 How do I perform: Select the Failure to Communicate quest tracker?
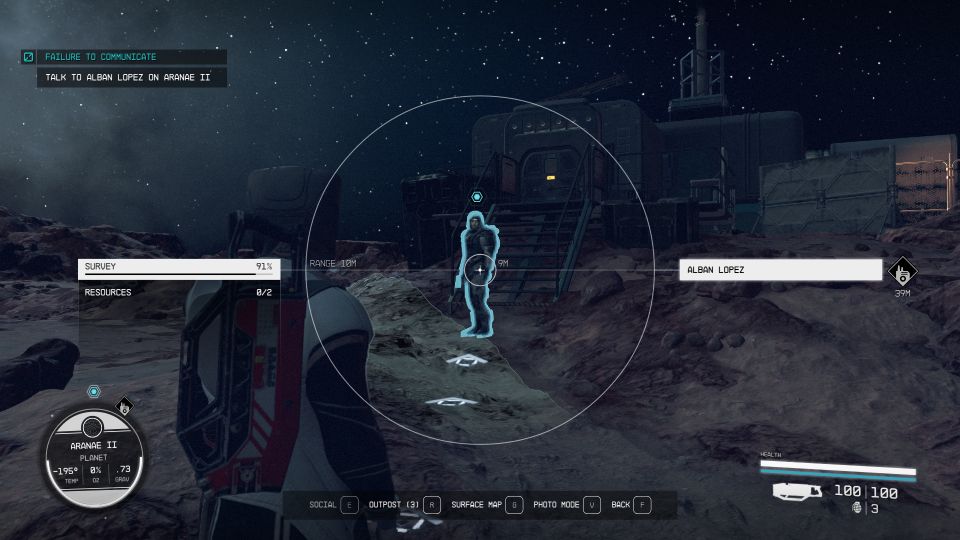pyautogui.click(x=125, y=58)
